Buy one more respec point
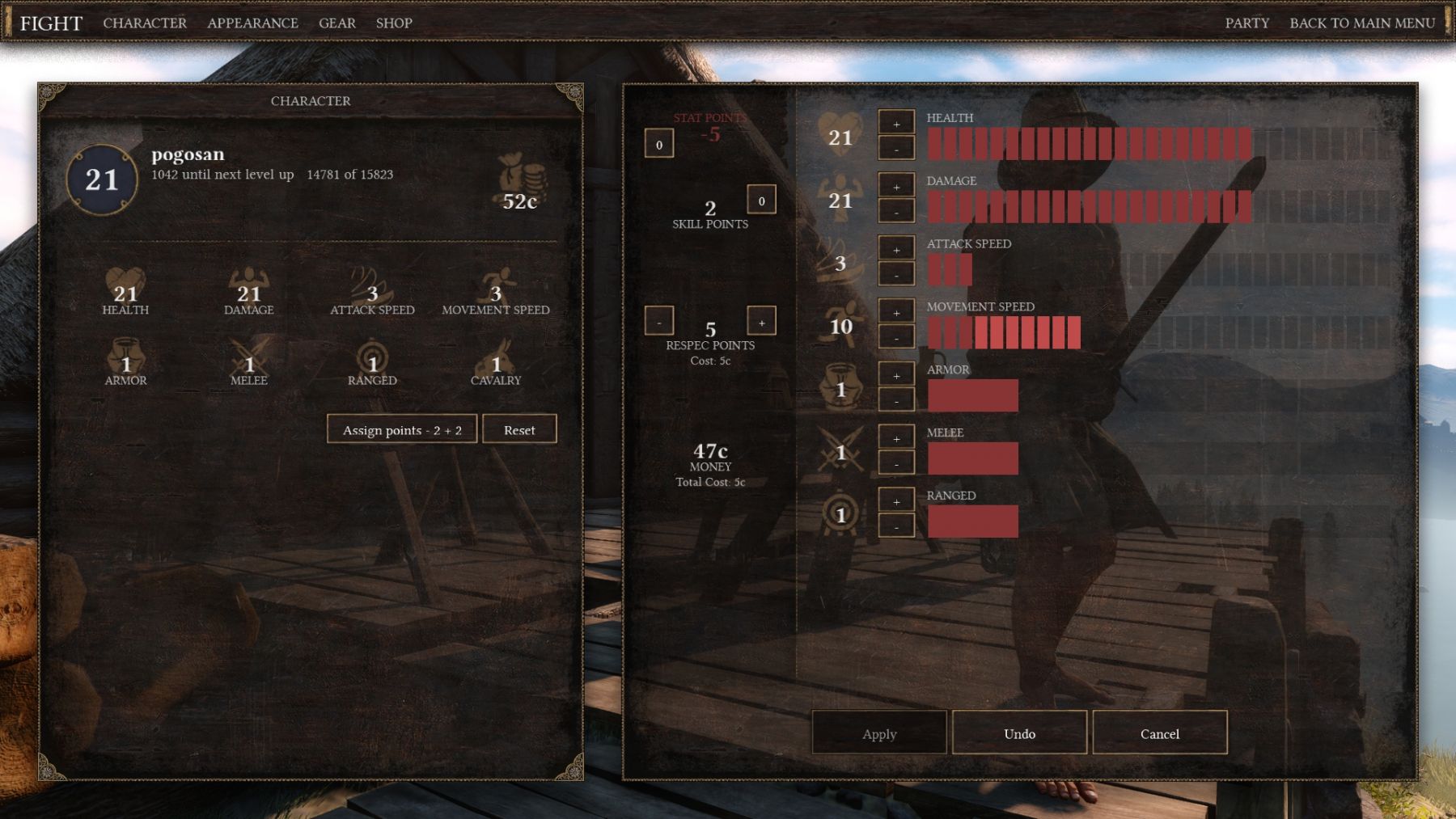 pos(761,322)
